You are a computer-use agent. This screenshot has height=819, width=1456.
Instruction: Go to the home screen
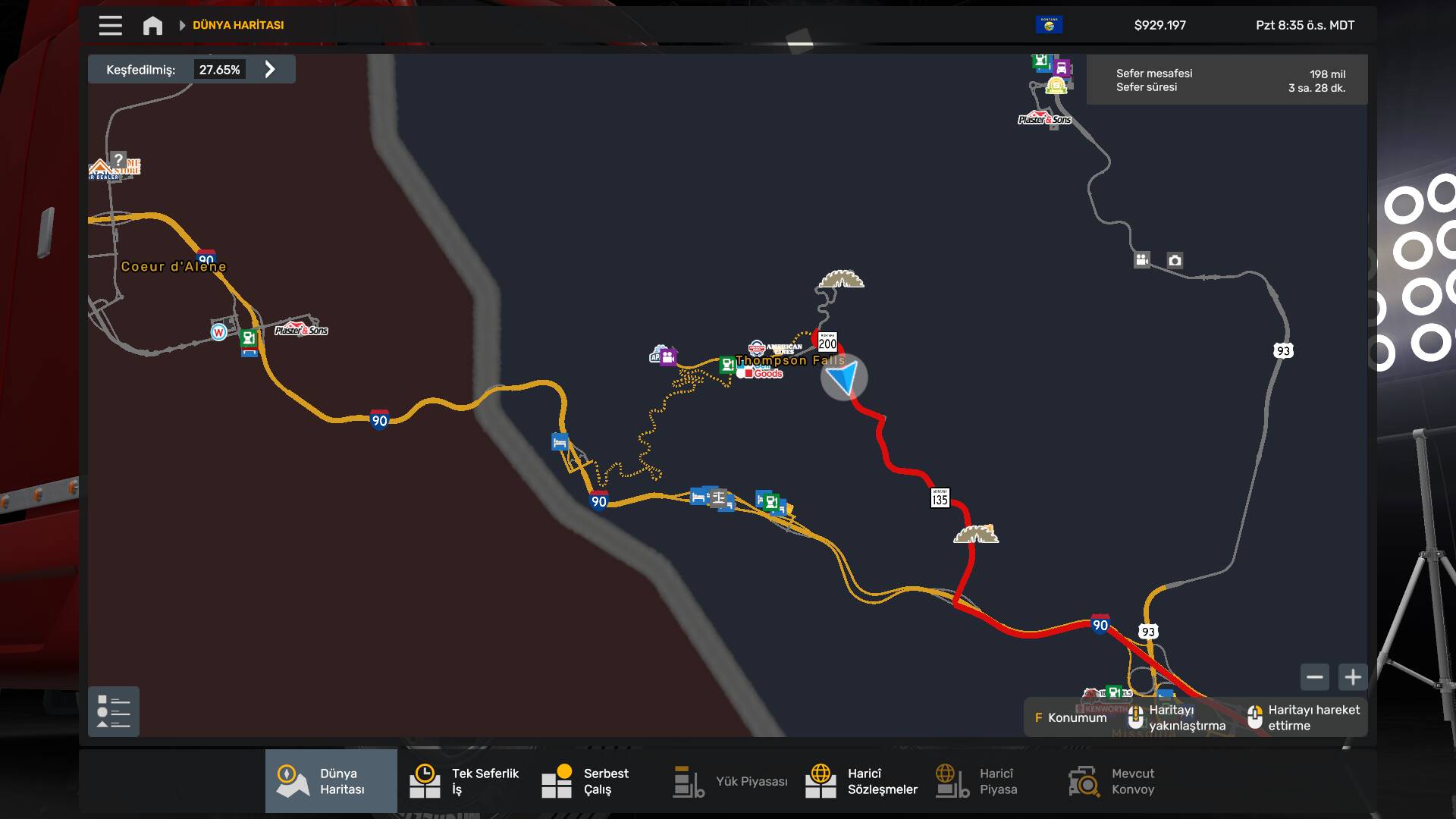[152, 26]
